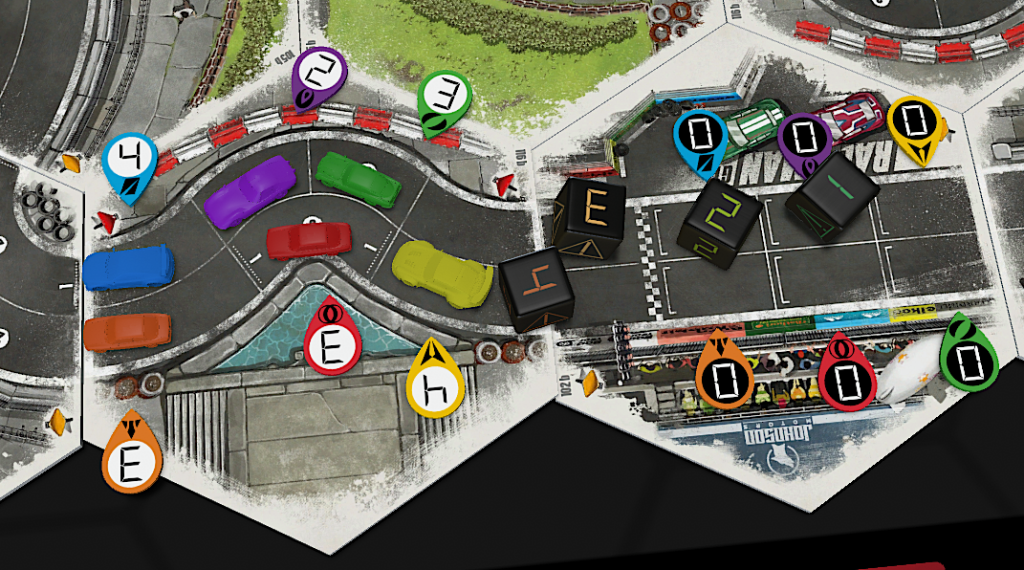Click the yellow marker showing 0
1024x570 pixels.
point(913,124)
